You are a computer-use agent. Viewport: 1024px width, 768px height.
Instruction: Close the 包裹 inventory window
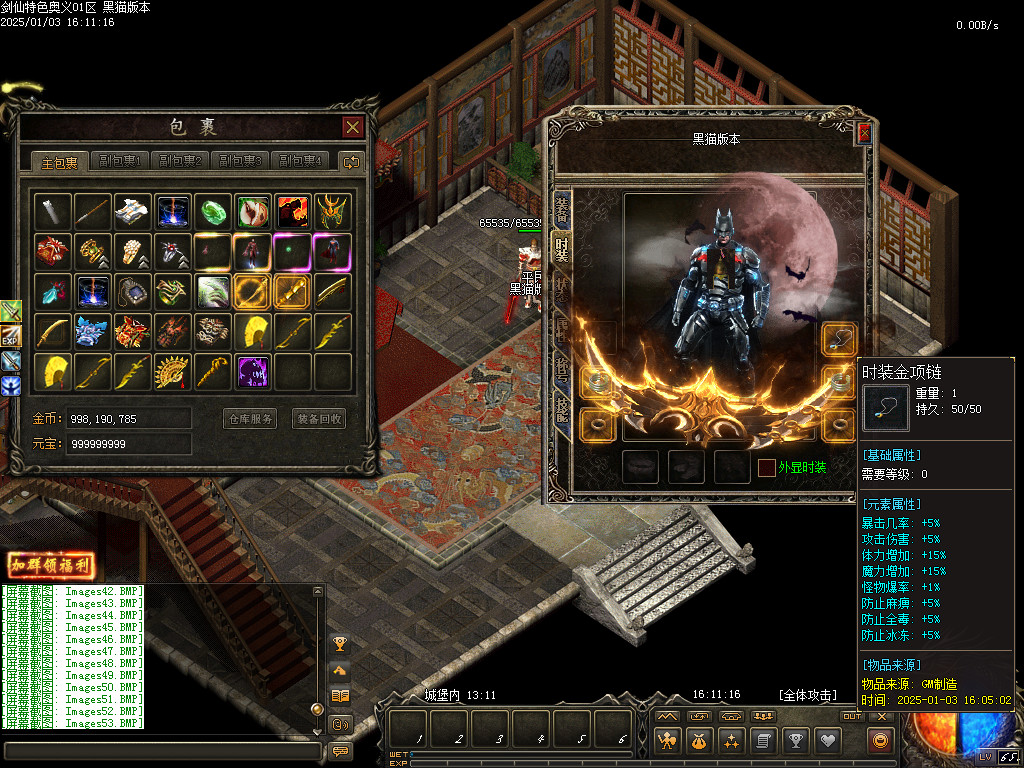(352, 127)
